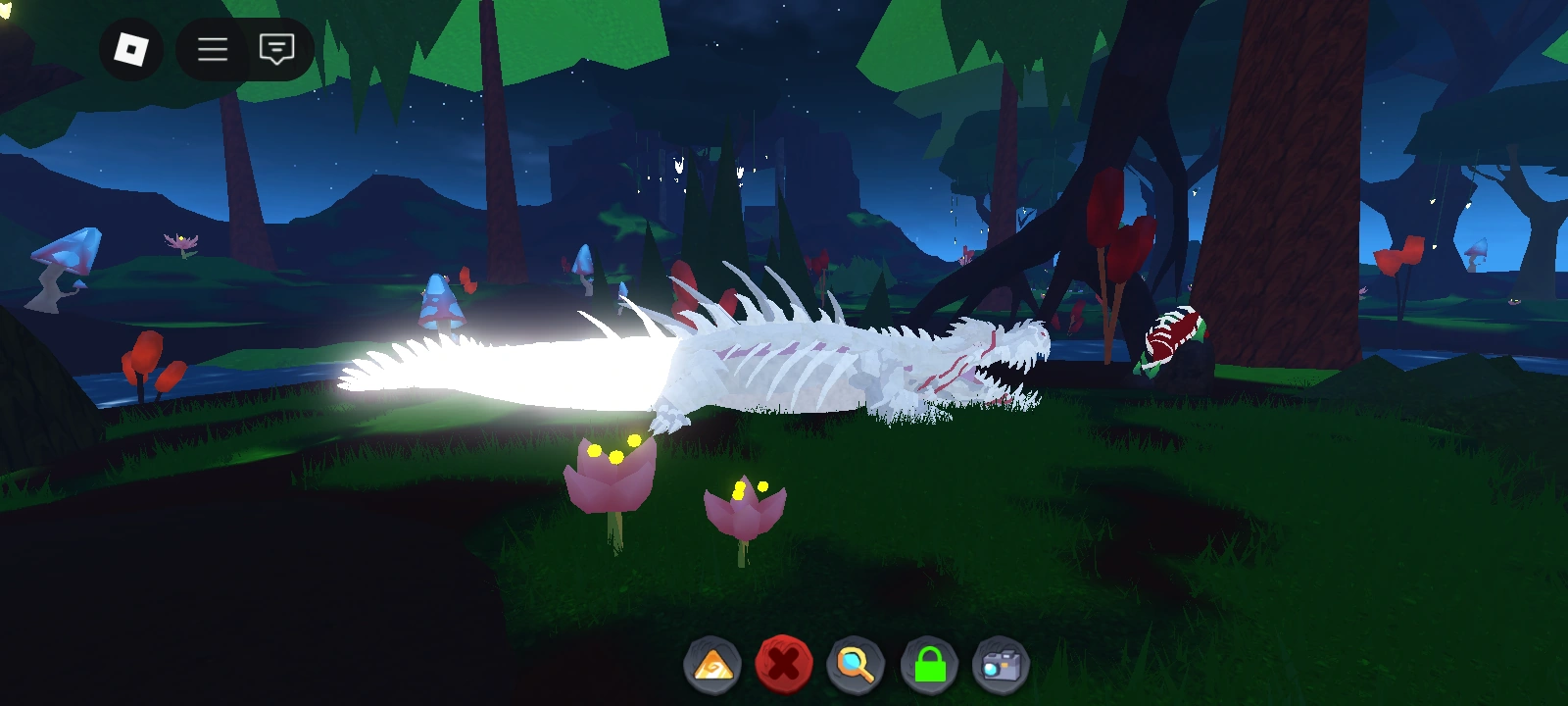This screenshot has width=1568, height=706.
Task: Open the chat panel from the top bar
Action: point(277,49)
